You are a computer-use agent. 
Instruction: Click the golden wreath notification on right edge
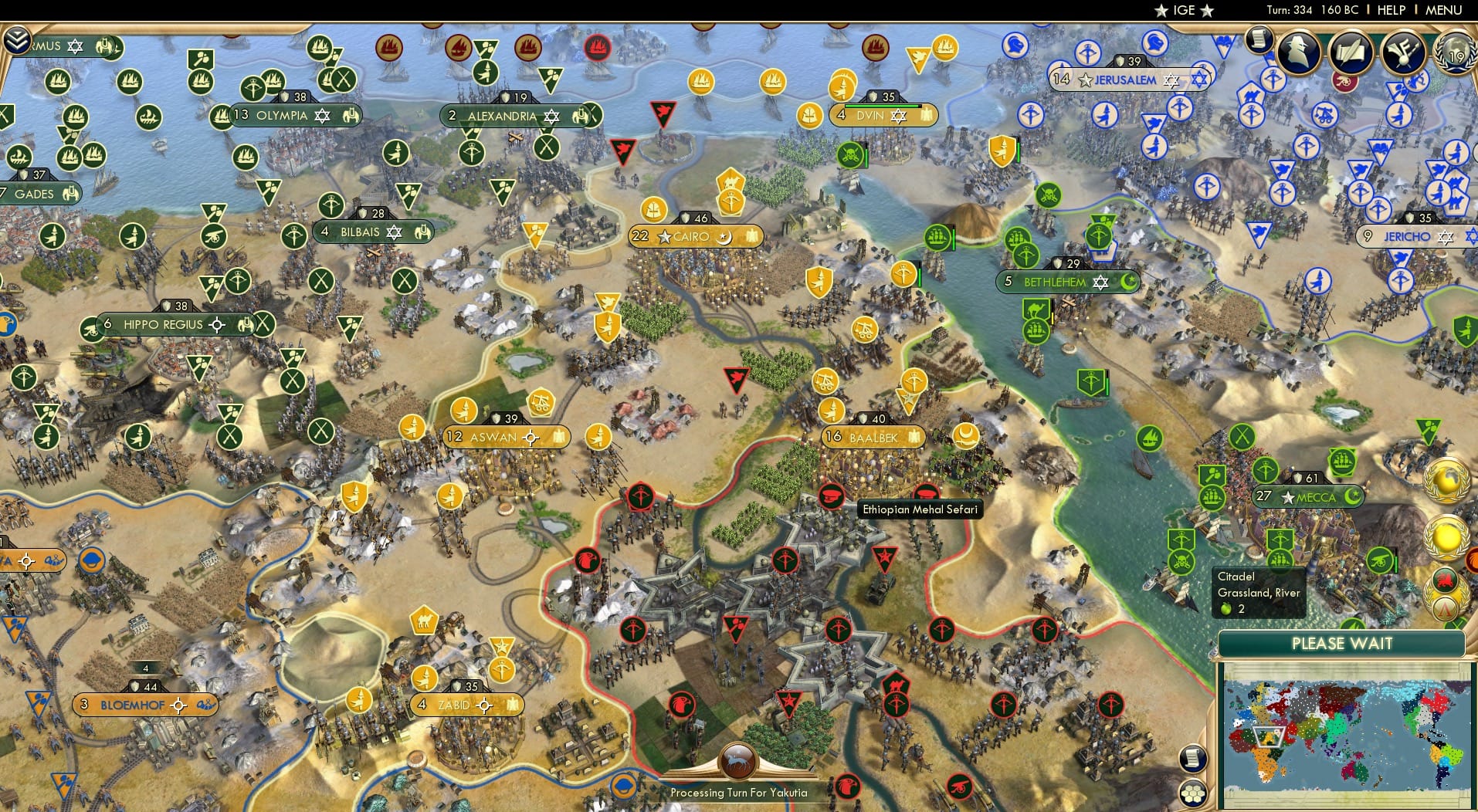[x=1446, y=538]
